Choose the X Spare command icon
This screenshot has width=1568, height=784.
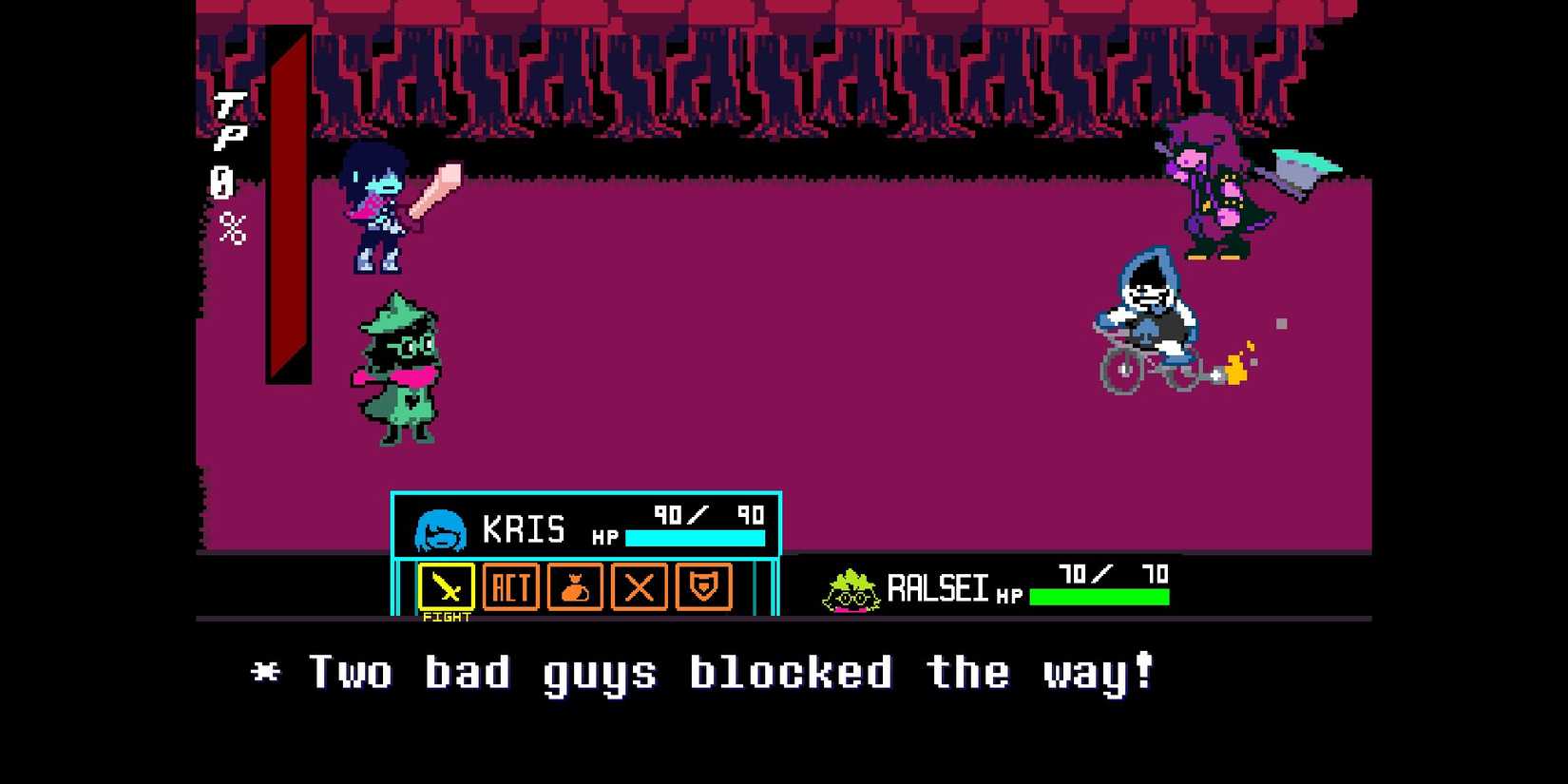[638, 587]
